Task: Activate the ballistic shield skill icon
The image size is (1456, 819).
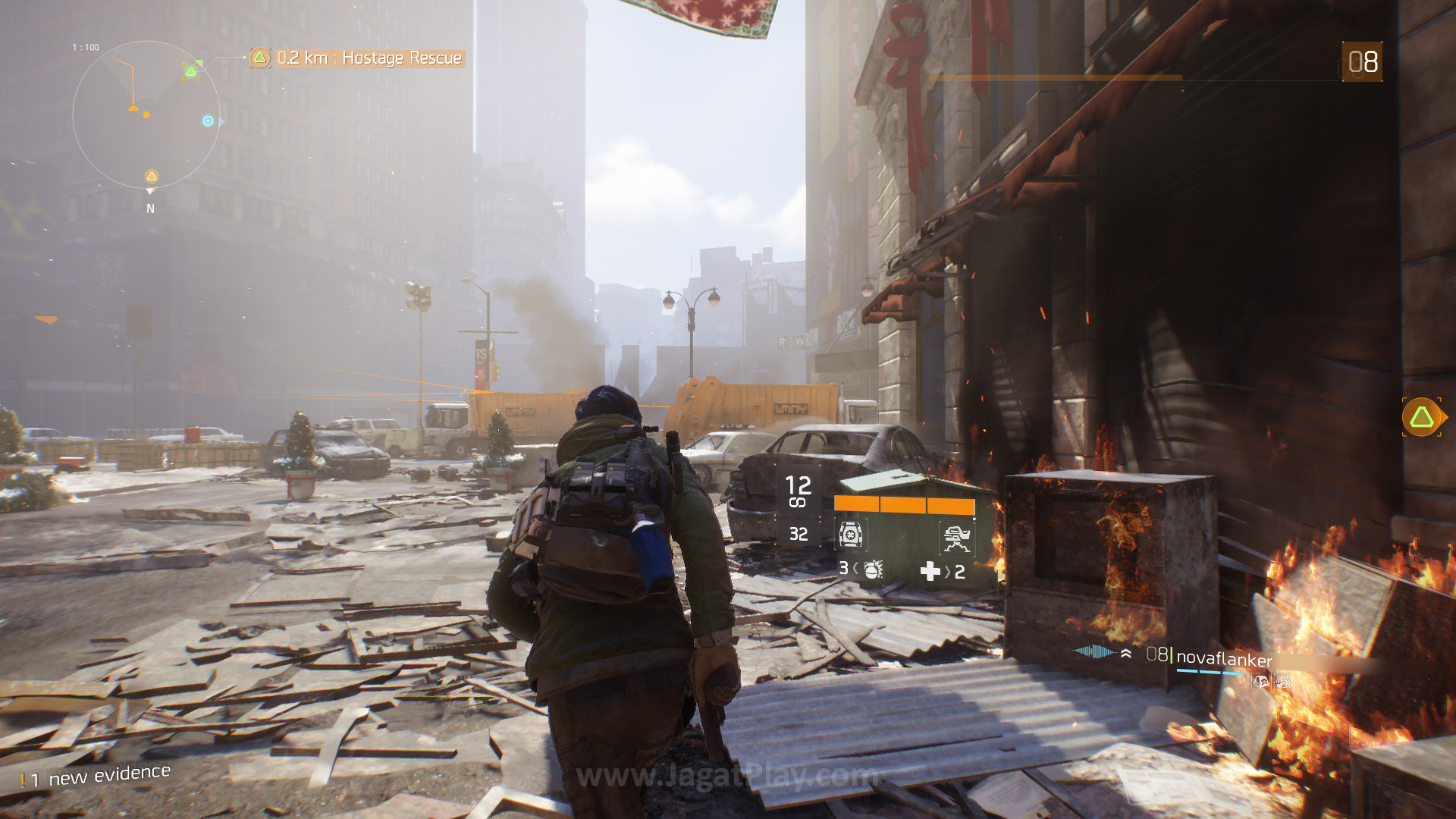Action: pos(851,535)
